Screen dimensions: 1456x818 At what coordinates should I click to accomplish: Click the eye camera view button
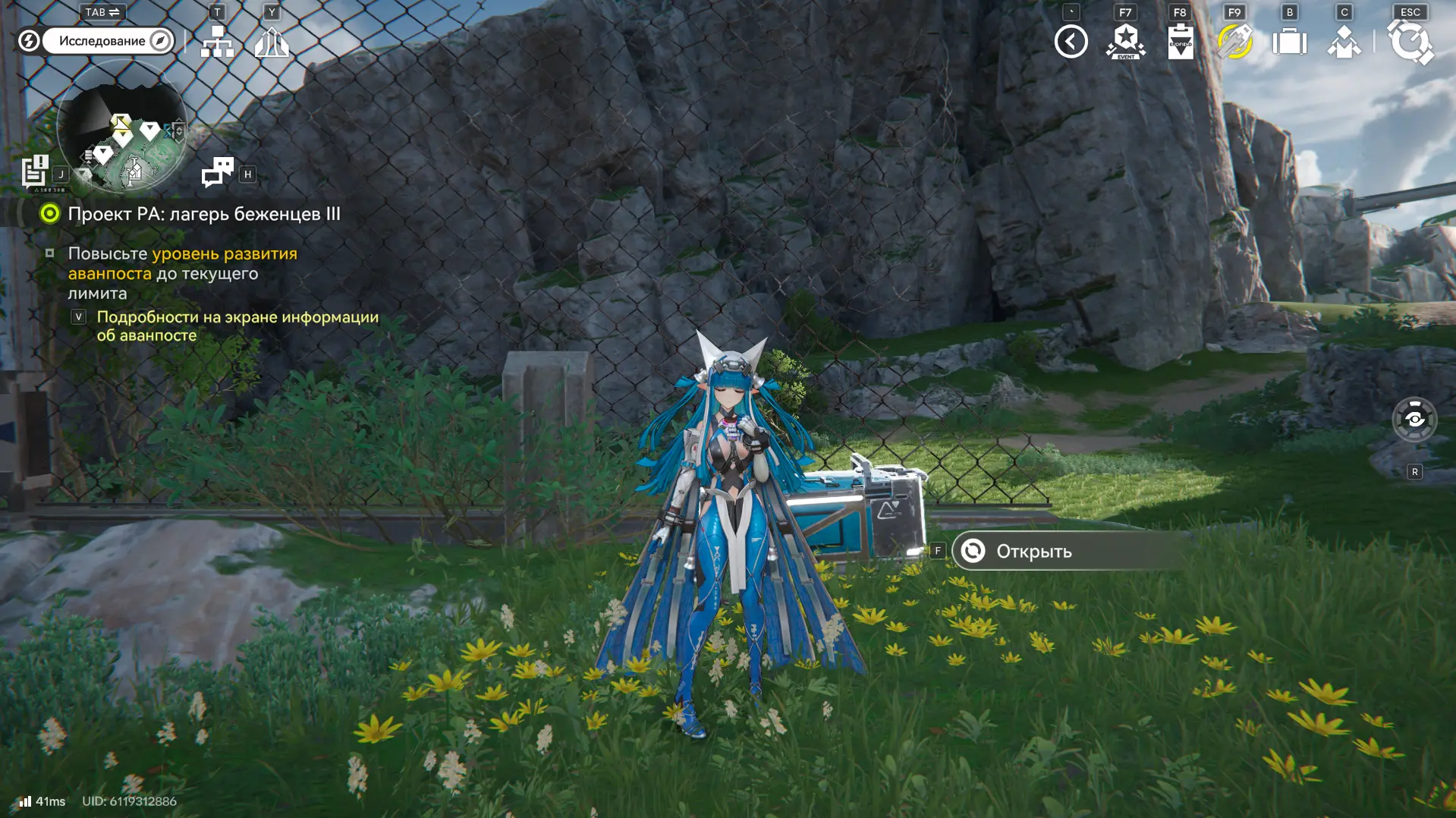coord(1414,419)
